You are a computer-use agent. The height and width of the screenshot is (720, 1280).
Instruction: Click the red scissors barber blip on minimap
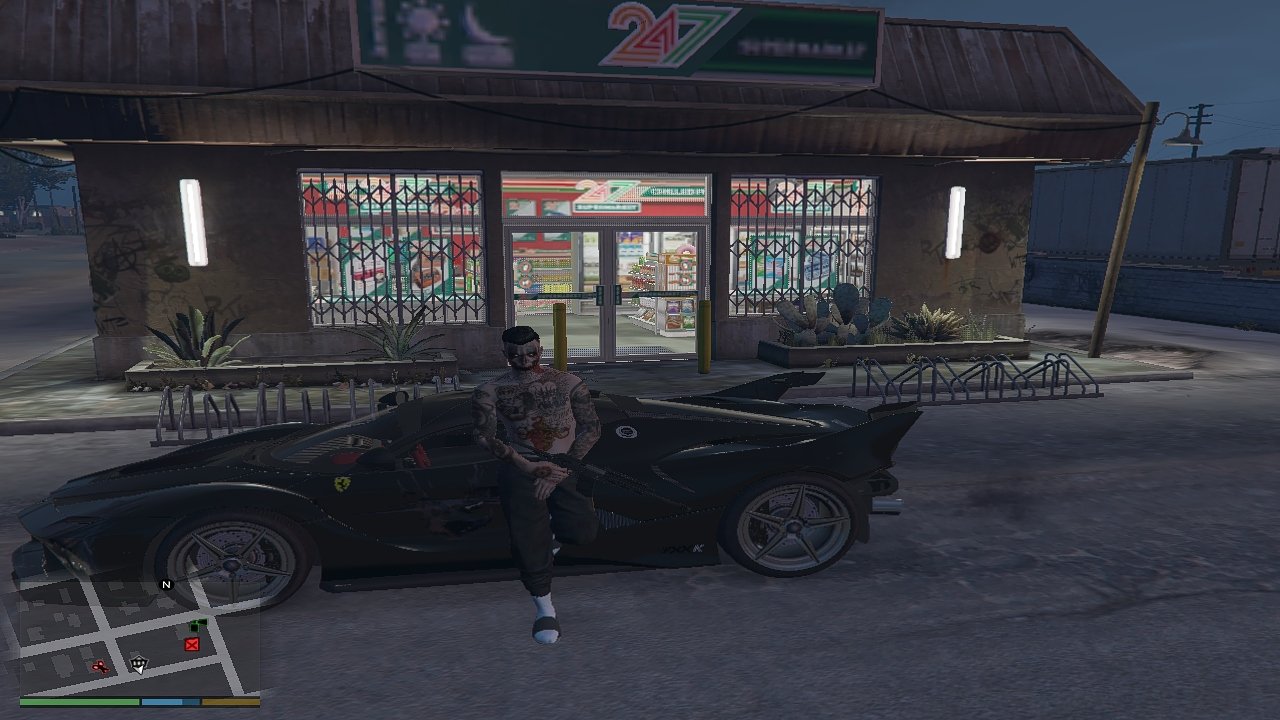point(100,667)
